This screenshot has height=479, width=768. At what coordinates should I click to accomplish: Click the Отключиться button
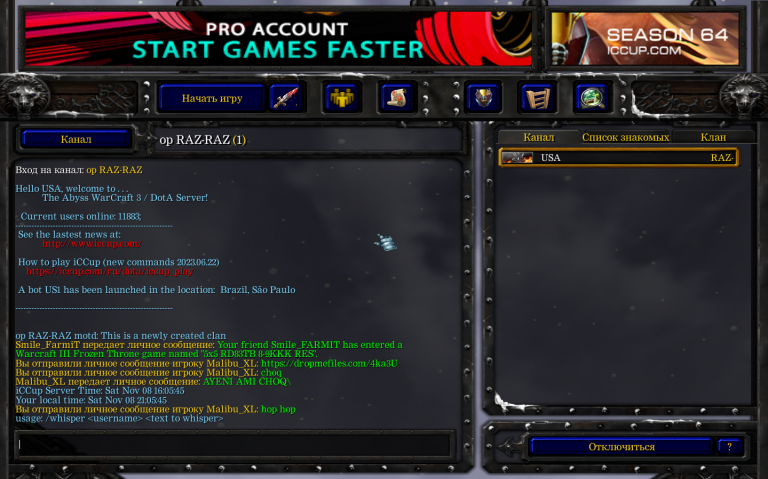click(621, 446)
